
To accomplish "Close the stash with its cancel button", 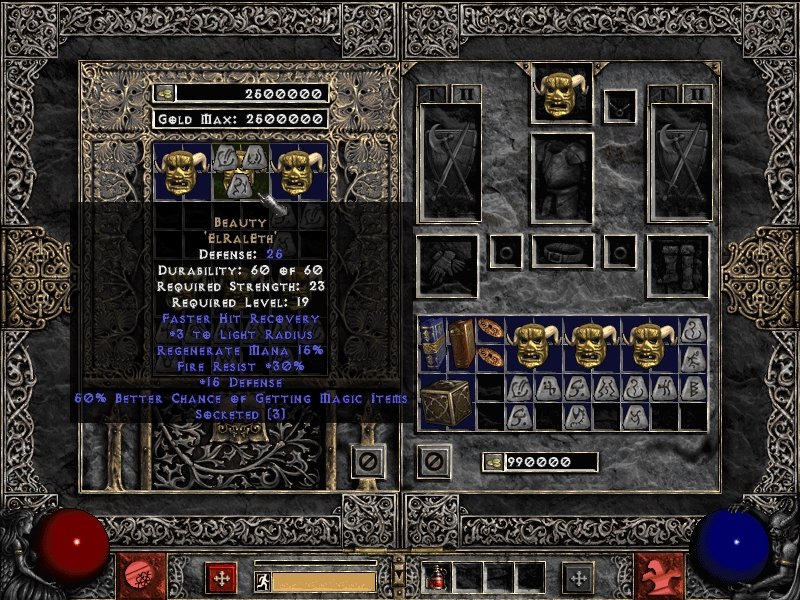I will click(367, 462).
